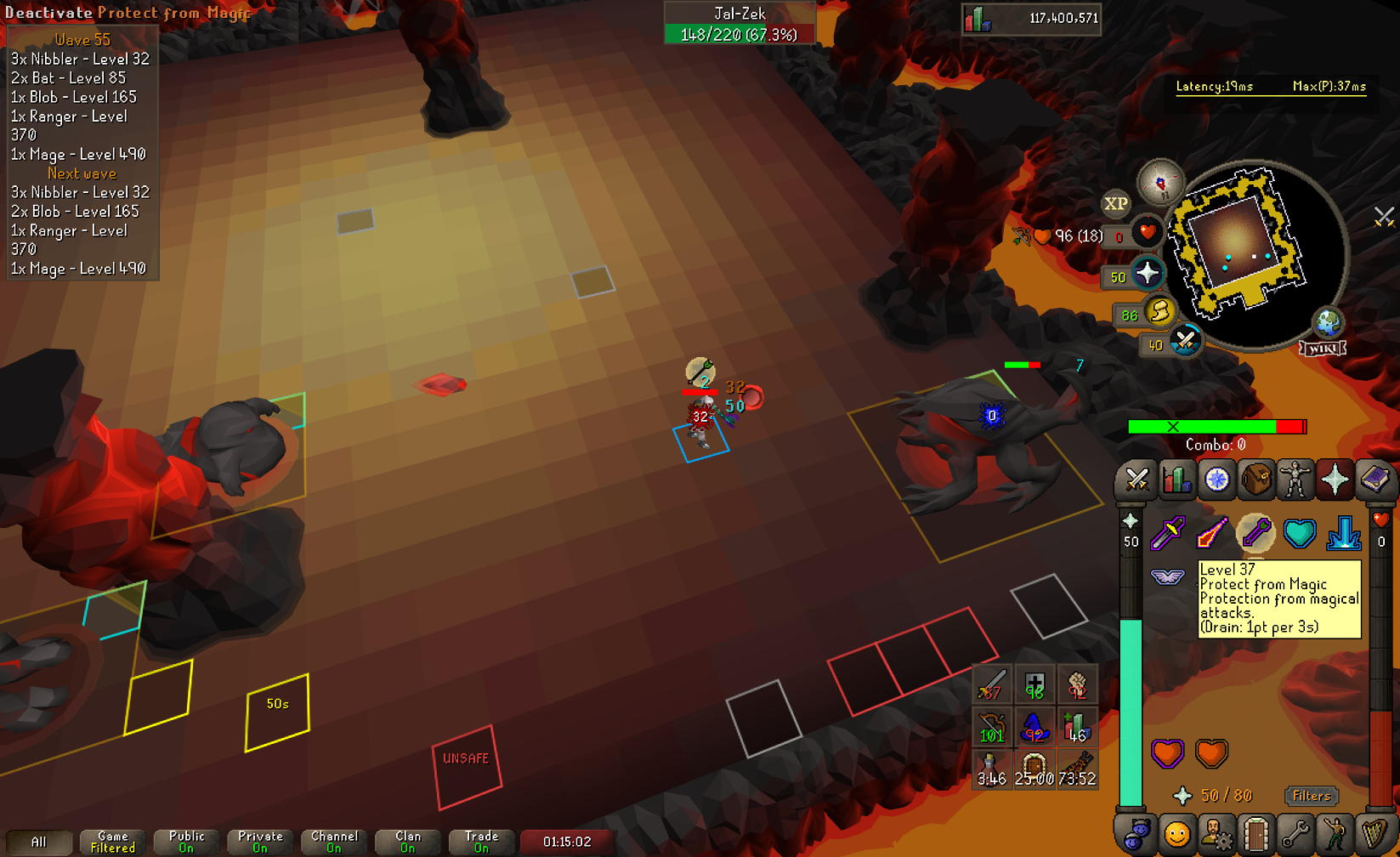Show the Worn Equipment tab
Viewport: 1400px width, 857px height.
coord(1295,480)
